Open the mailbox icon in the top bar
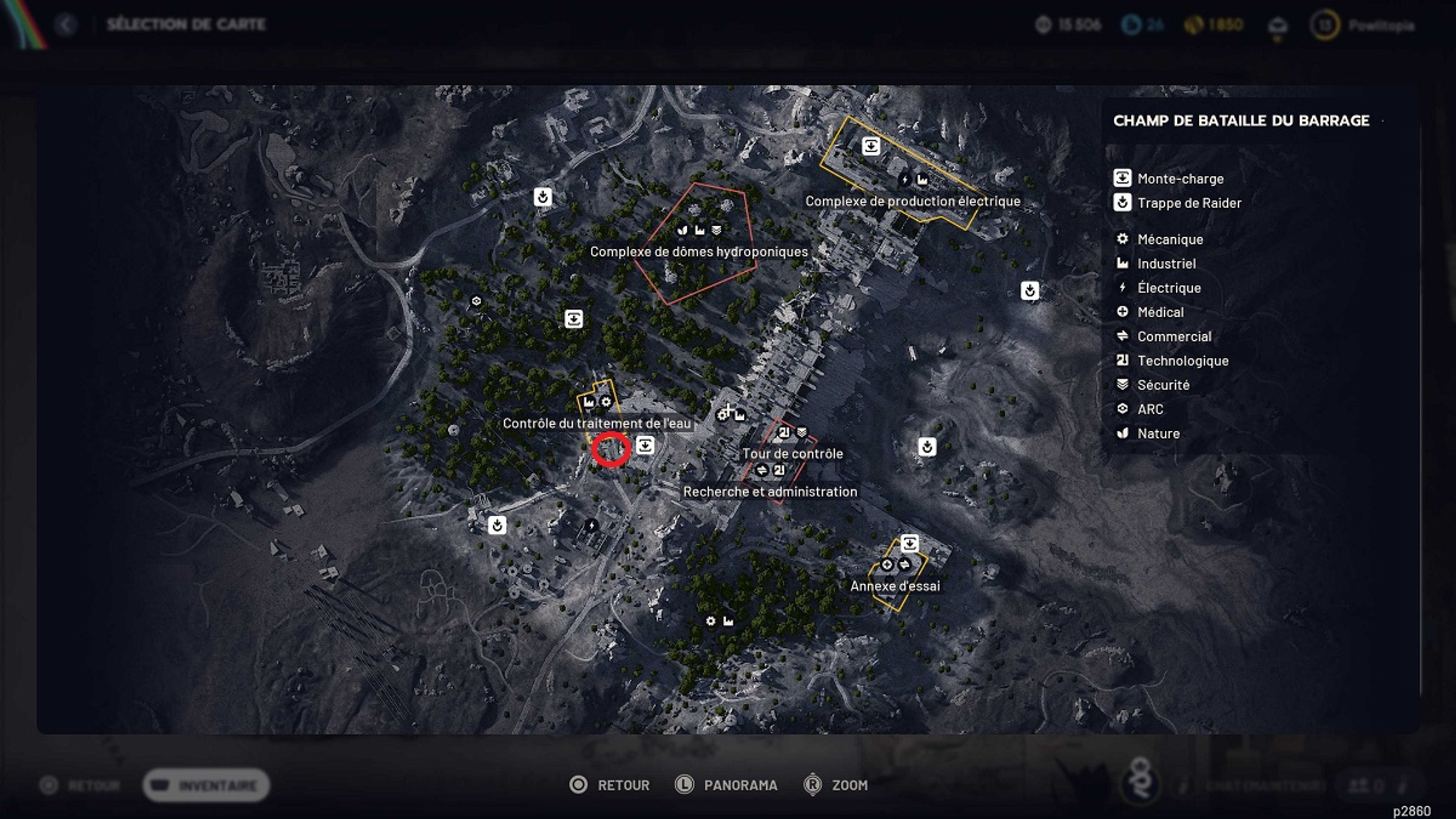The image size is (1456, 819). coord(1277,24)
